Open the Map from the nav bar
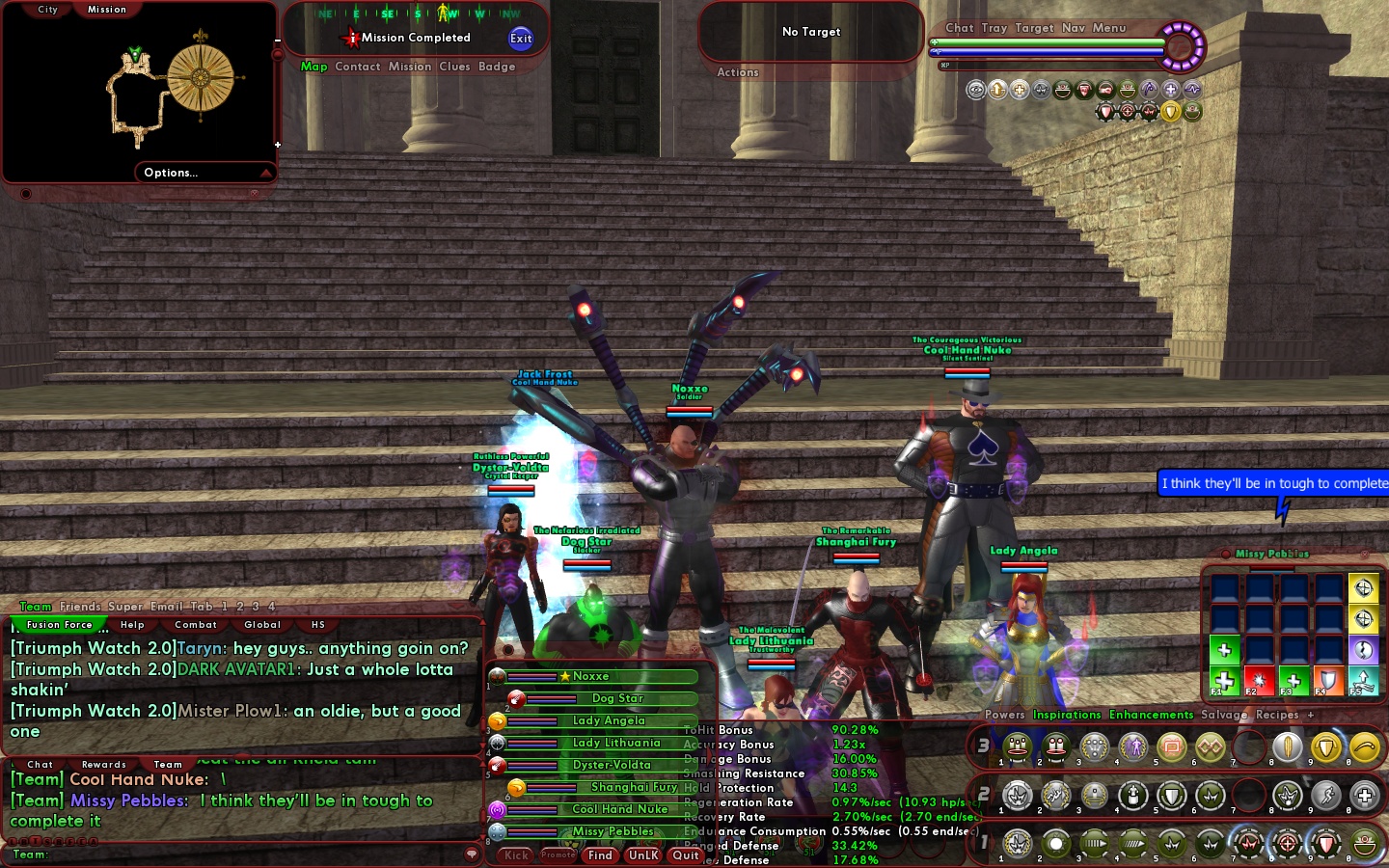The image size is (1389, 868). coord(313,67)
